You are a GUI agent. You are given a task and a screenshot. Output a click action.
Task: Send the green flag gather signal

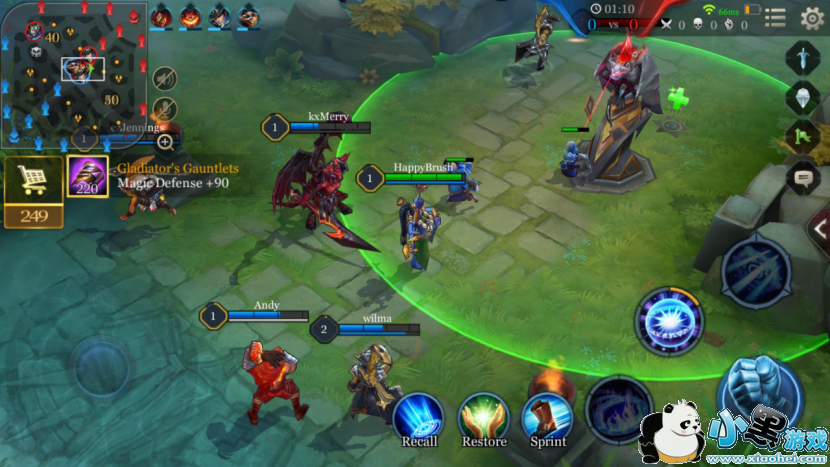click(801, 137)
